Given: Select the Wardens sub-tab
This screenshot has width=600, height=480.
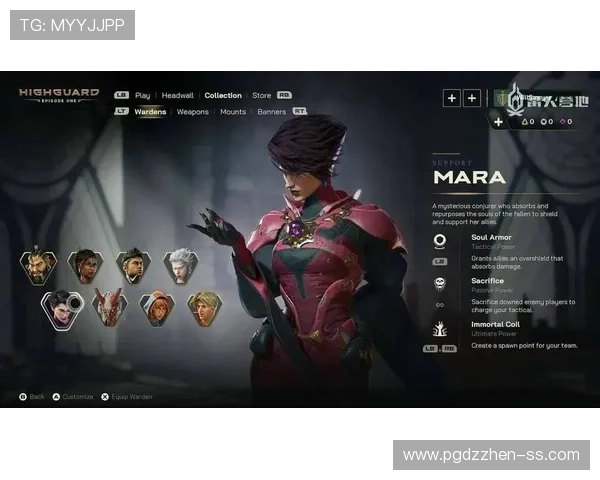Looking at the screenshot, I should pyautogui.click(x=150, y=112).
